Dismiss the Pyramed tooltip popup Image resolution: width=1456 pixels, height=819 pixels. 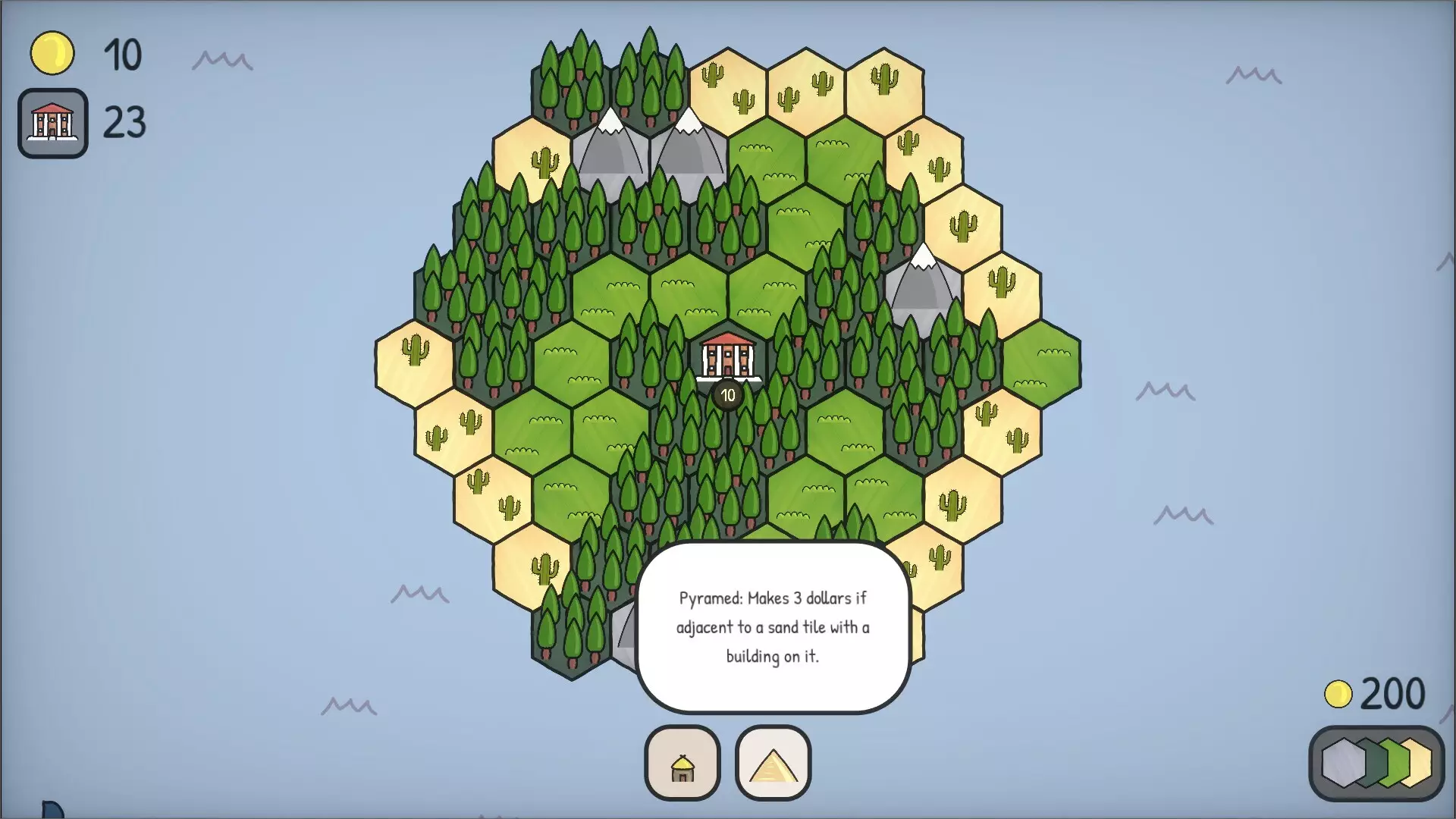point(773,627)
